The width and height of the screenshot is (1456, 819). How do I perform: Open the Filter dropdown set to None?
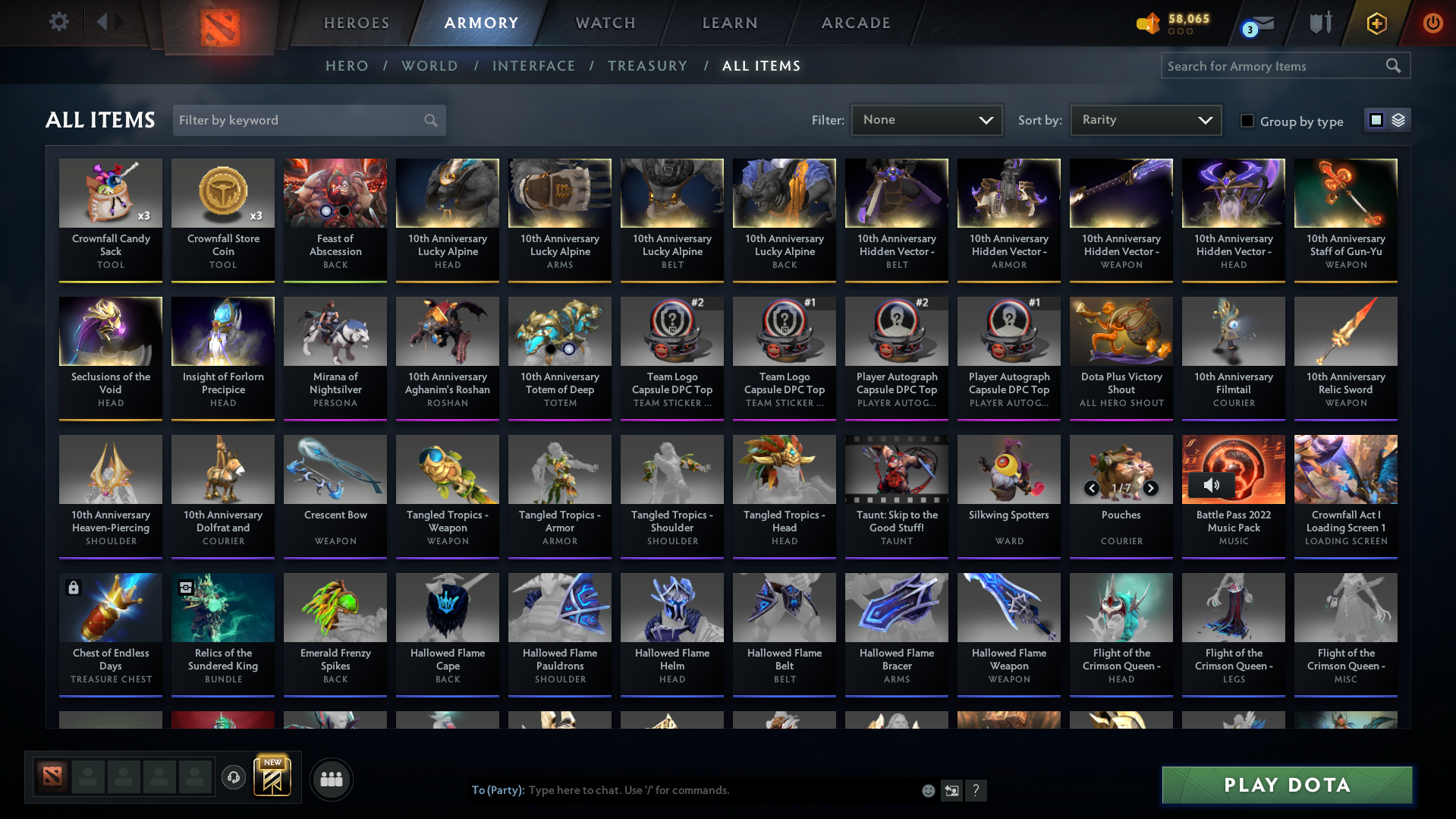click(926, 119)
